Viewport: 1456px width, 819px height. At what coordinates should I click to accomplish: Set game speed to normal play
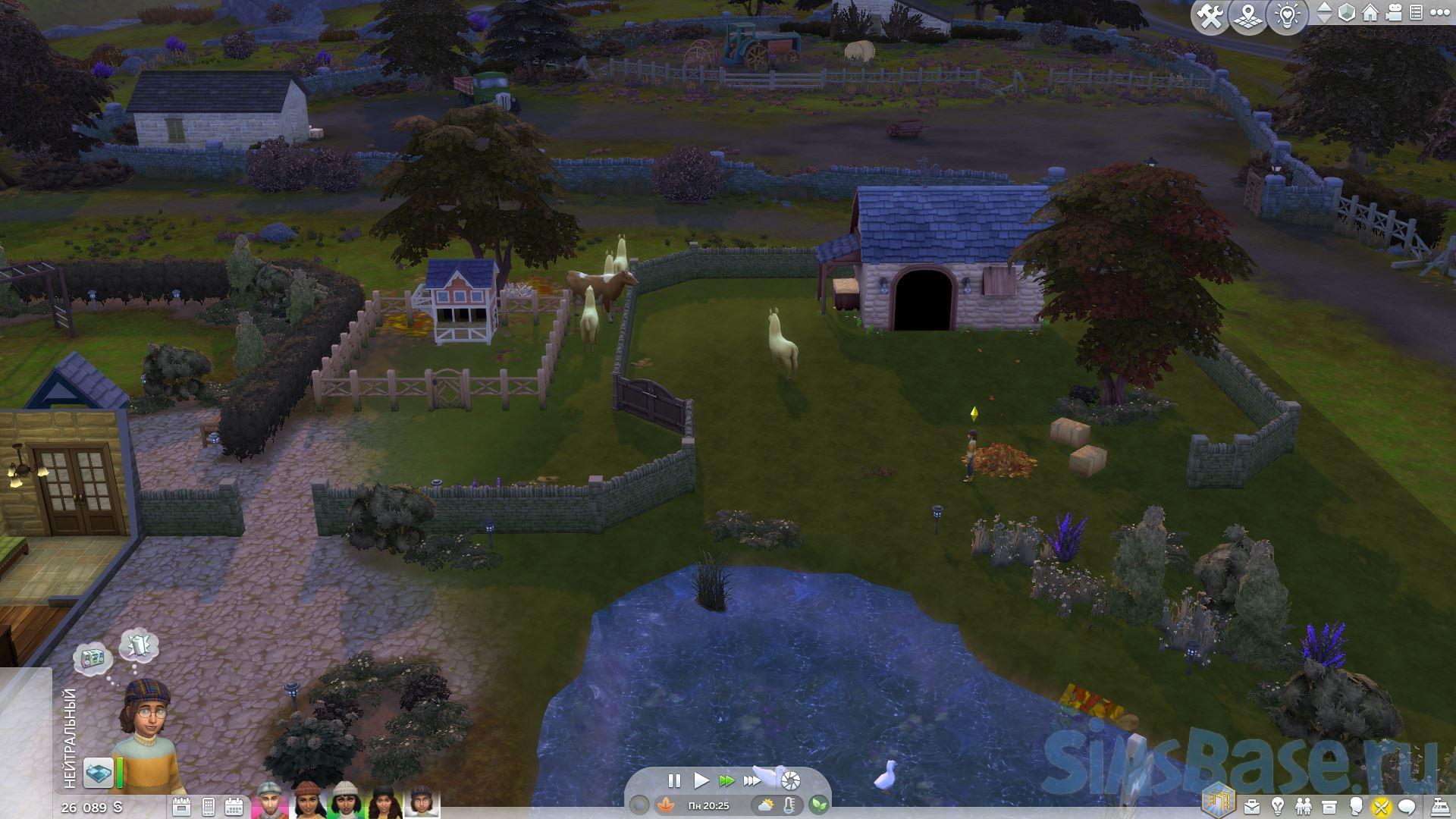coord(701,780)
